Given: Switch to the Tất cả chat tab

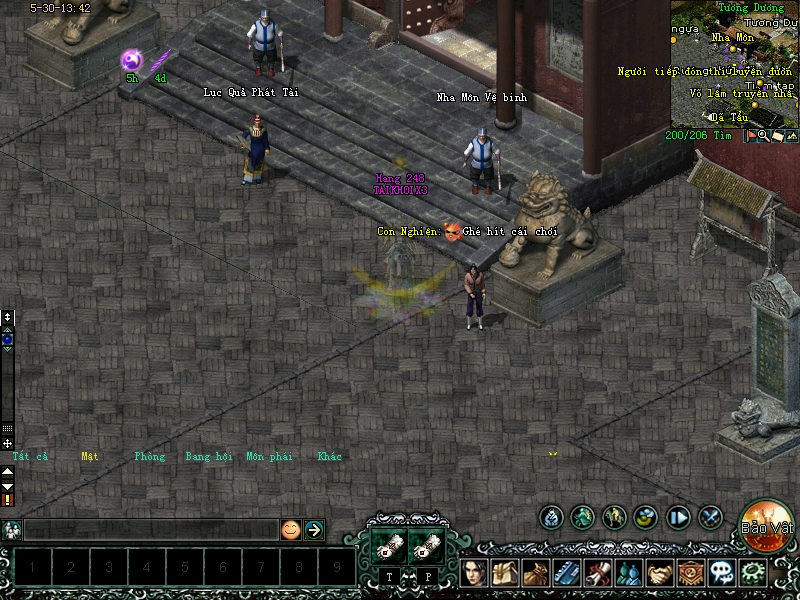Looking at the screenshot, I should [x=29, y=457].
